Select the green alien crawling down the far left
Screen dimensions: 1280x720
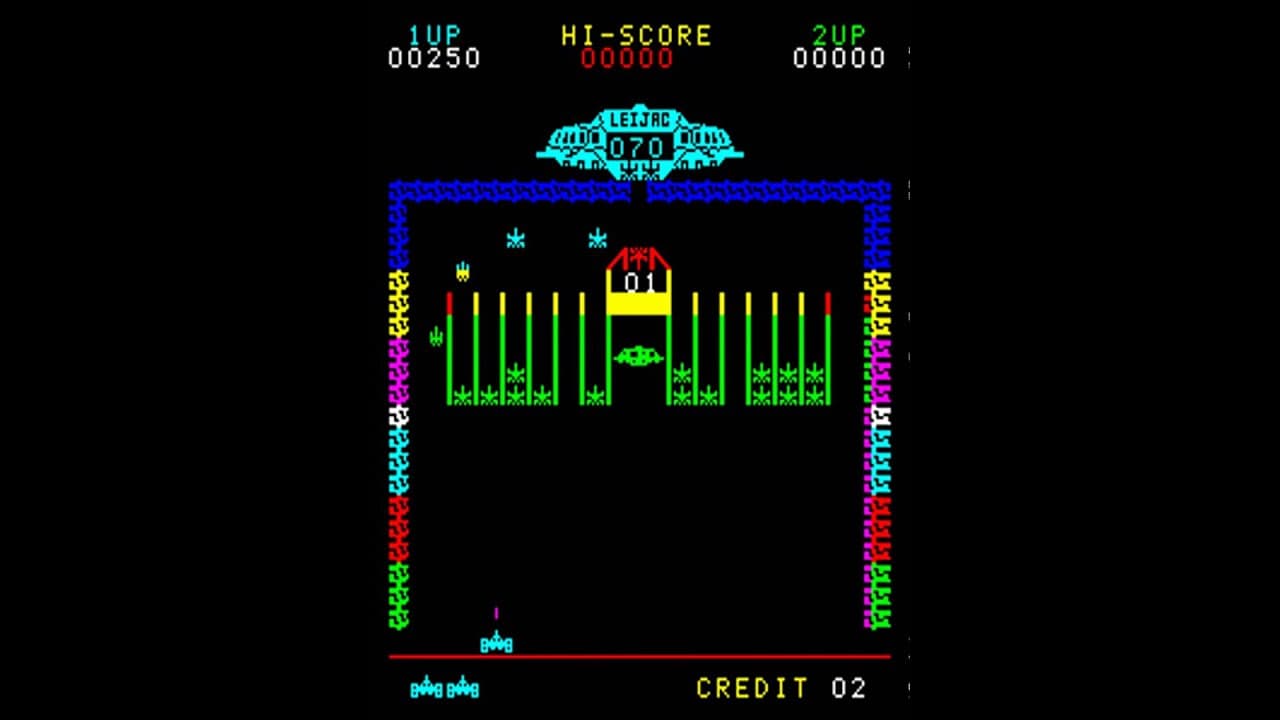click(435, 335)
